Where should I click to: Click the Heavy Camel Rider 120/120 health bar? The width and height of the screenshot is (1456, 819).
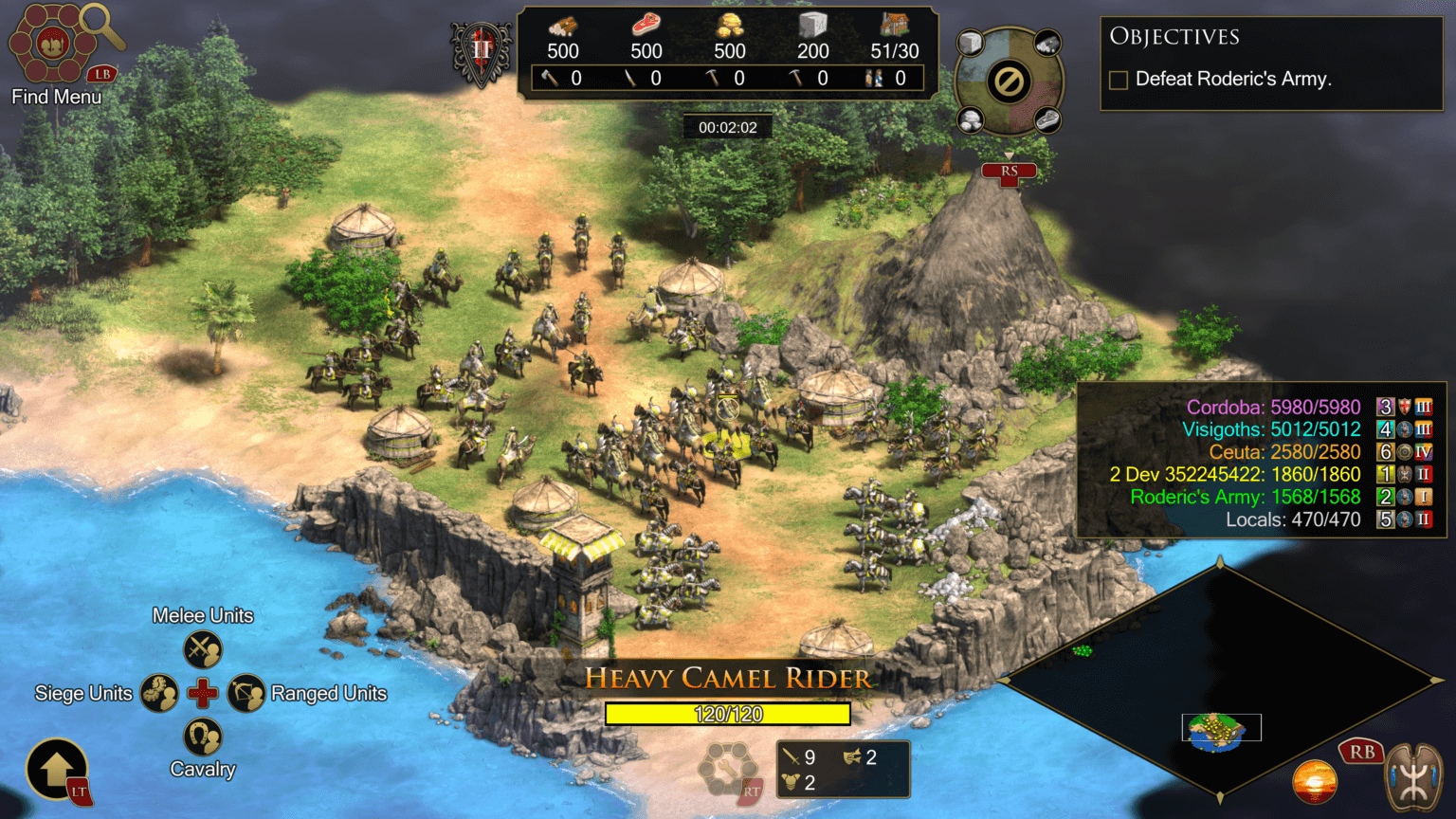pyautogui.click(x=730, y=714)
